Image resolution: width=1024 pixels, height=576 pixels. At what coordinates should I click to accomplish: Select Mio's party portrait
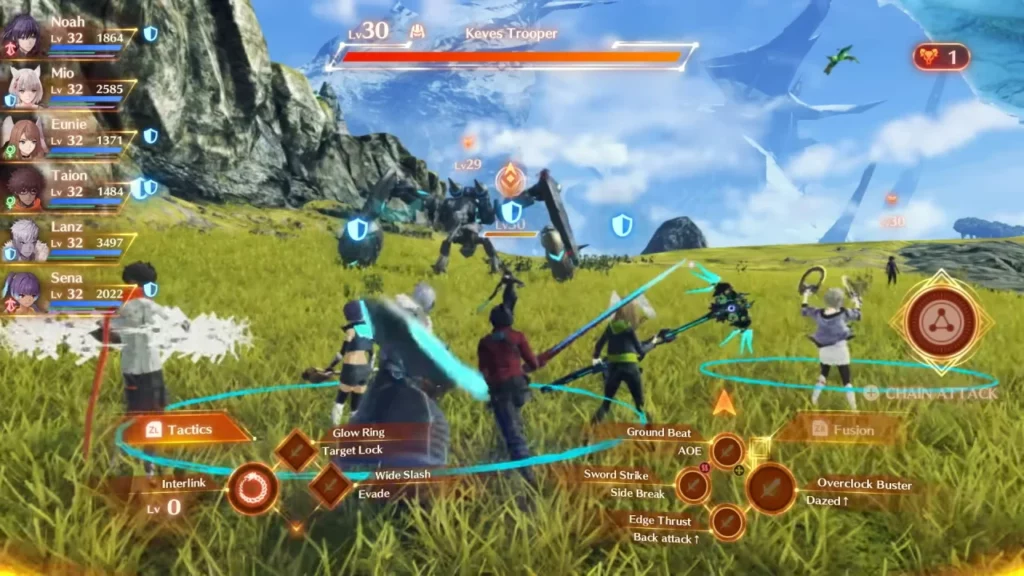pyautogui.click(x=21, y=86)
